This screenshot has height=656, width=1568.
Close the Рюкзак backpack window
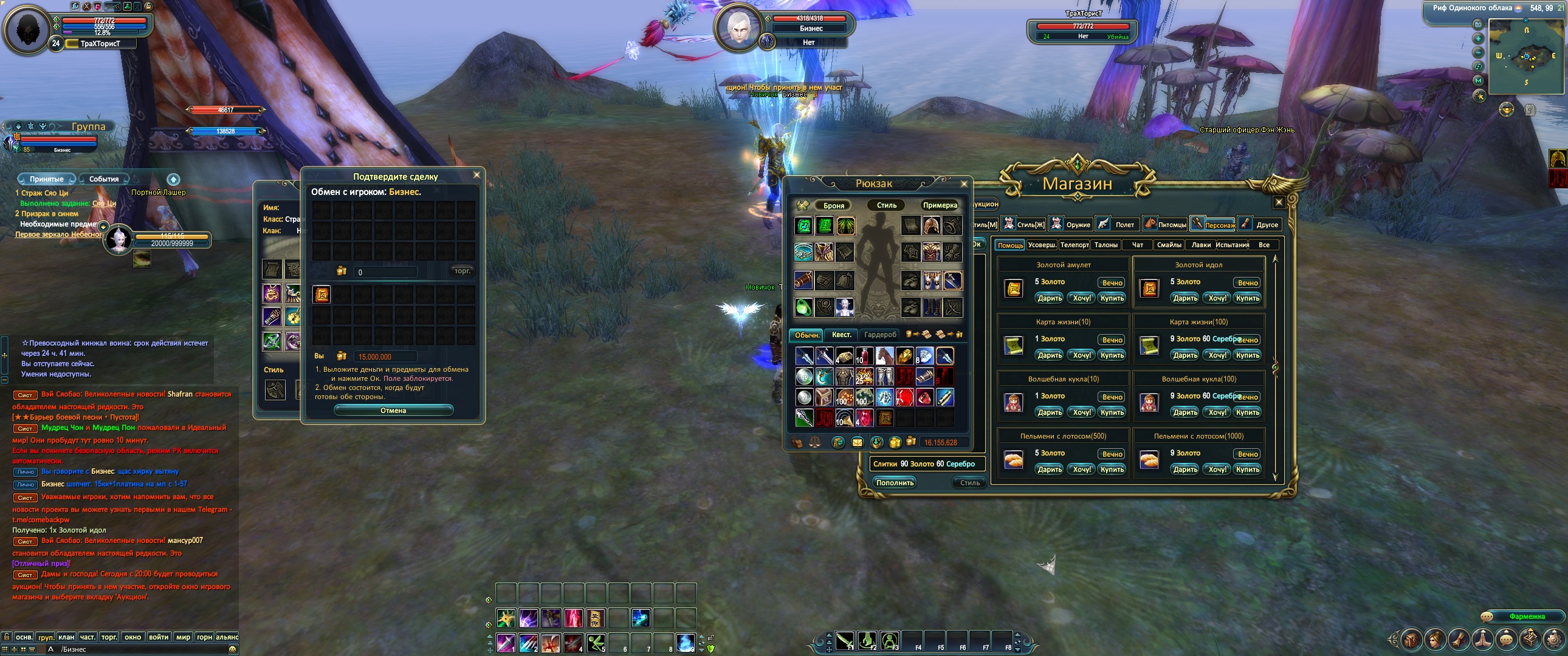pos(963,184)
